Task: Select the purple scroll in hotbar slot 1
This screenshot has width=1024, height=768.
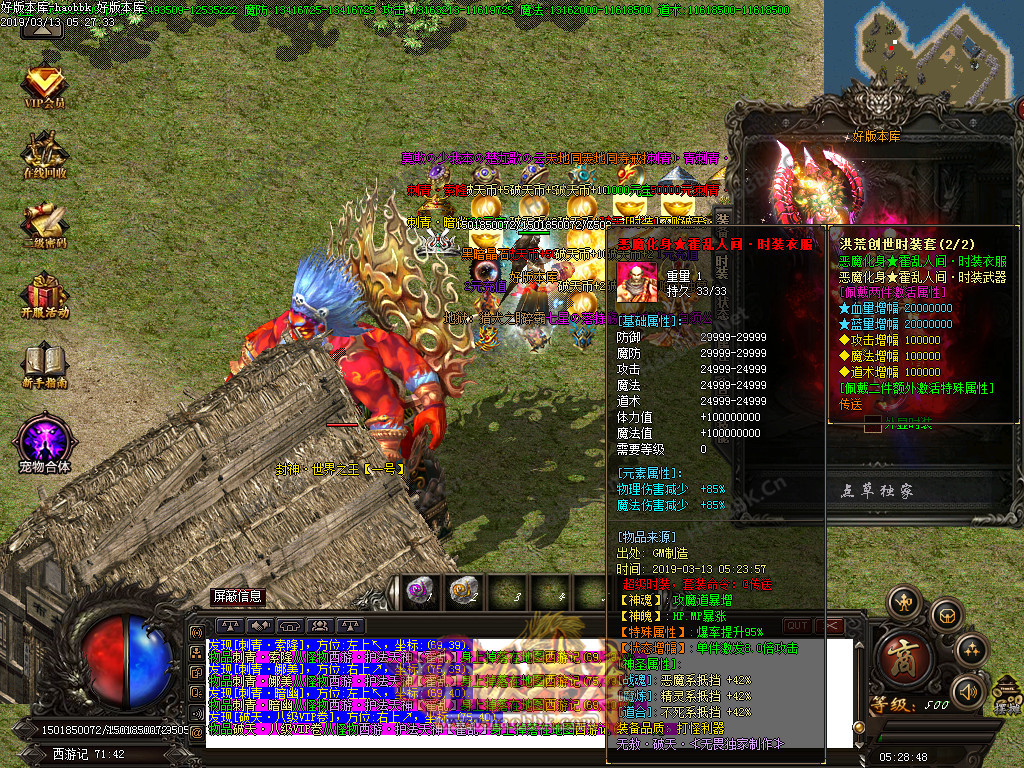Action: 418,592
